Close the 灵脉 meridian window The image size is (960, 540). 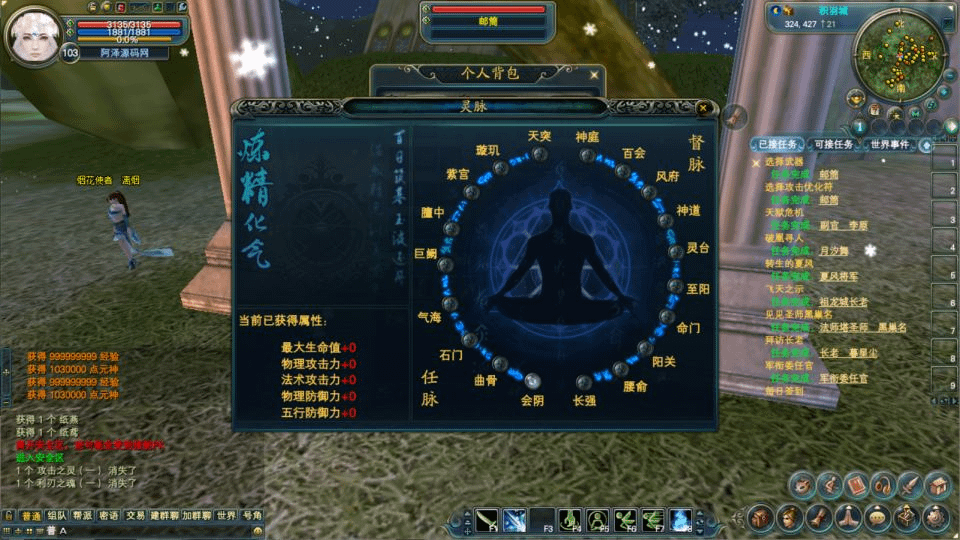point(703,108)
